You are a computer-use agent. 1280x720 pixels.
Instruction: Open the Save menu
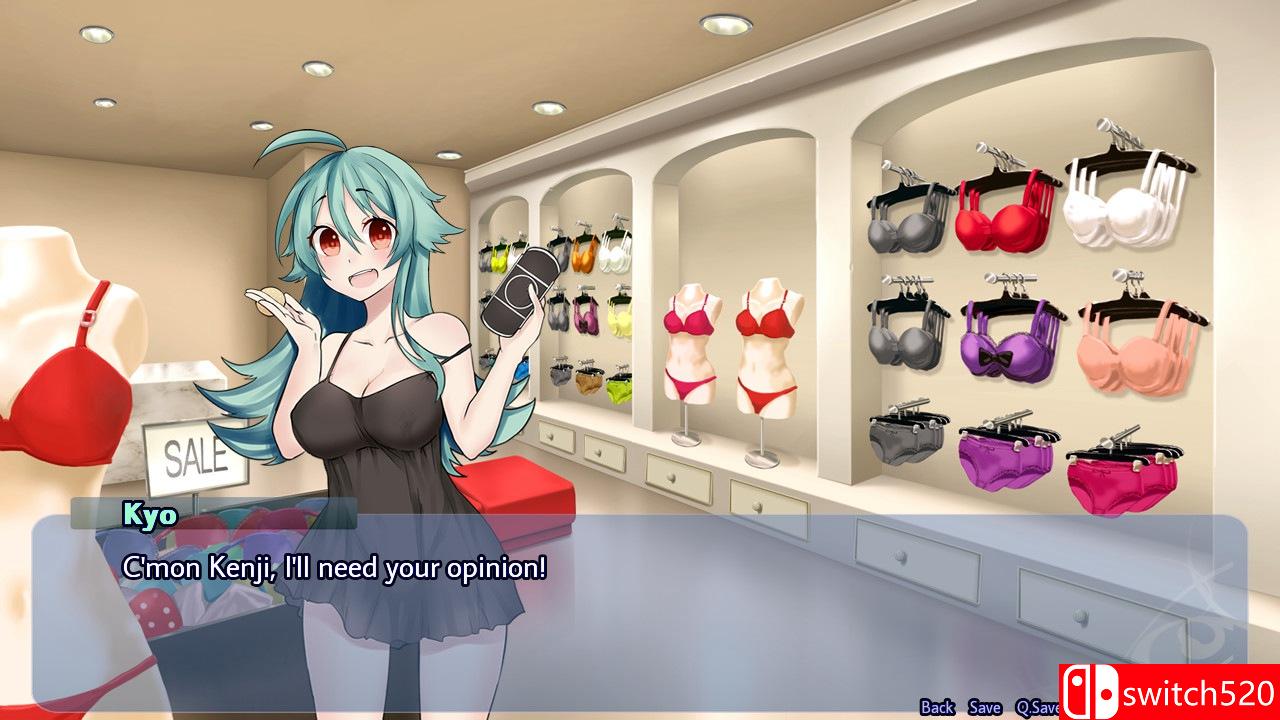point(985,707)
